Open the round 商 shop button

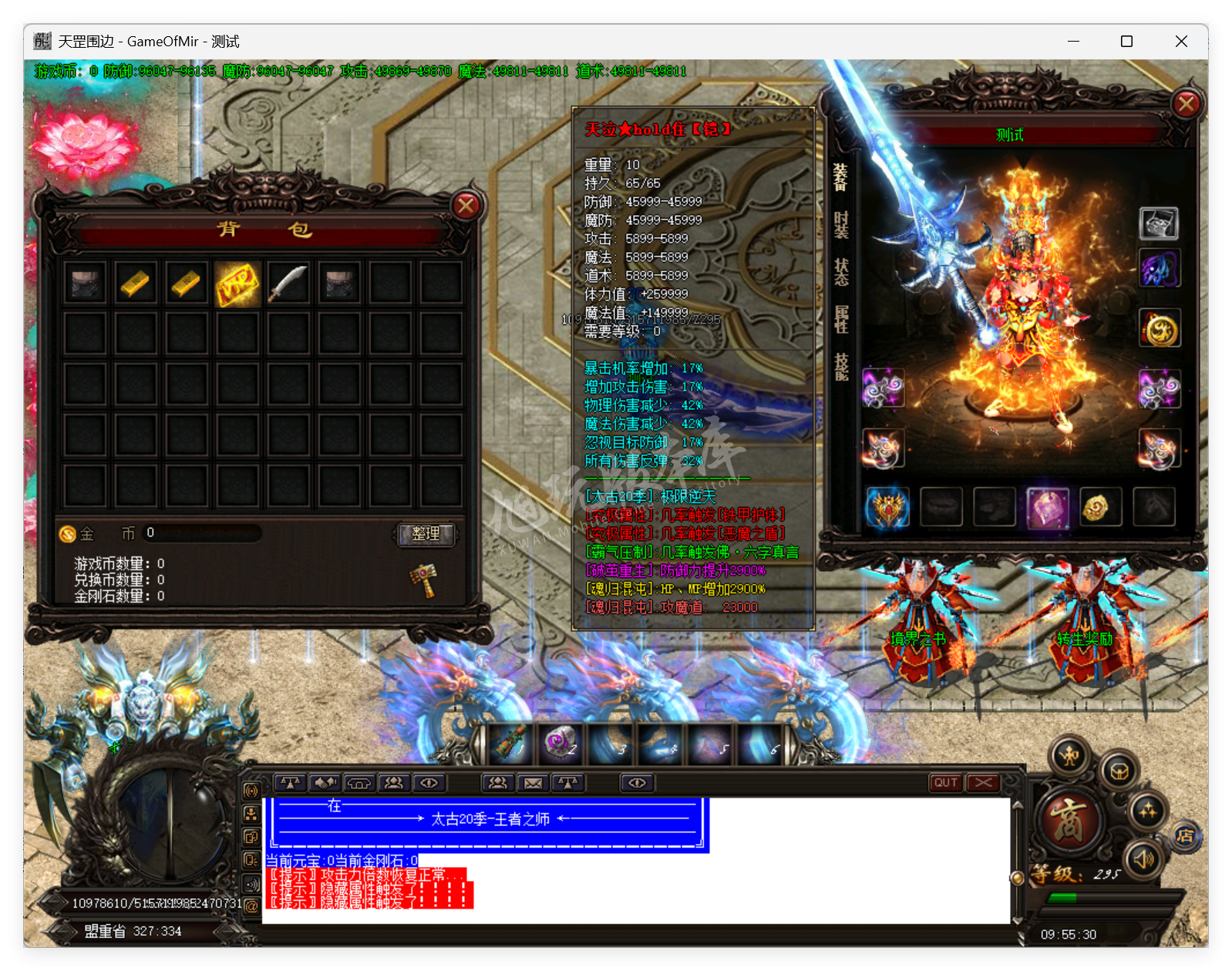(1069, 820)
